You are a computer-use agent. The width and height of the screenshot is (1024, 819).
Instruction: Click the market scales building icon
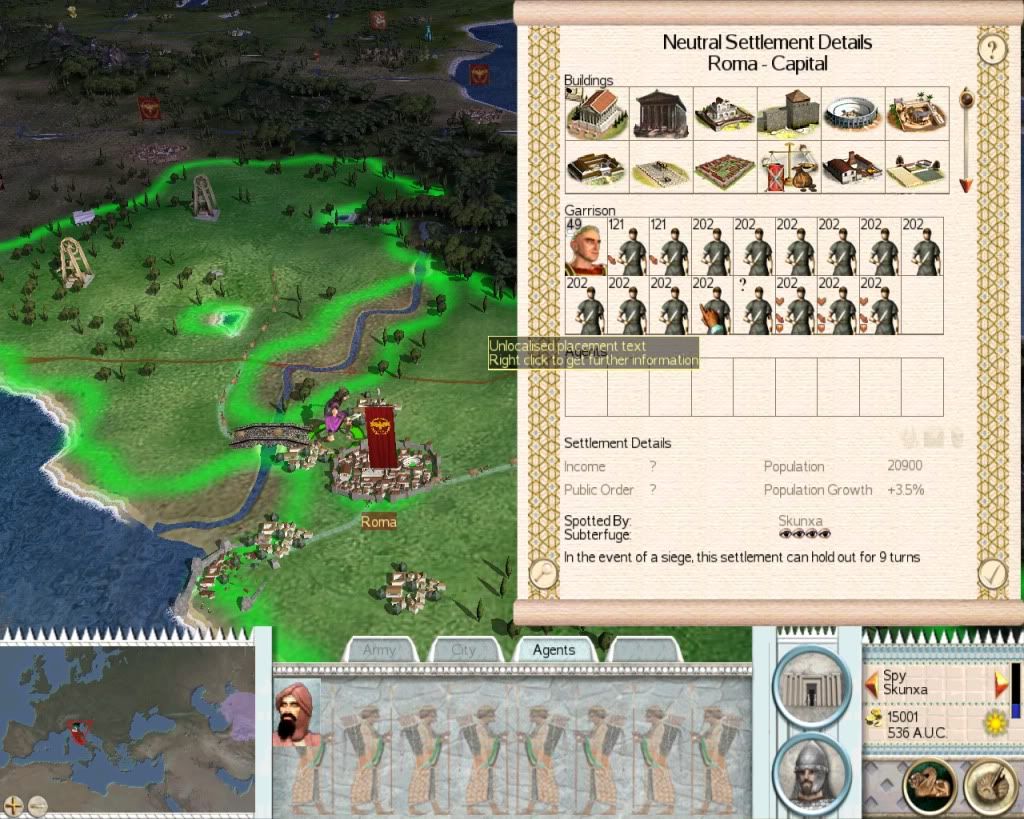coord(789,167)
